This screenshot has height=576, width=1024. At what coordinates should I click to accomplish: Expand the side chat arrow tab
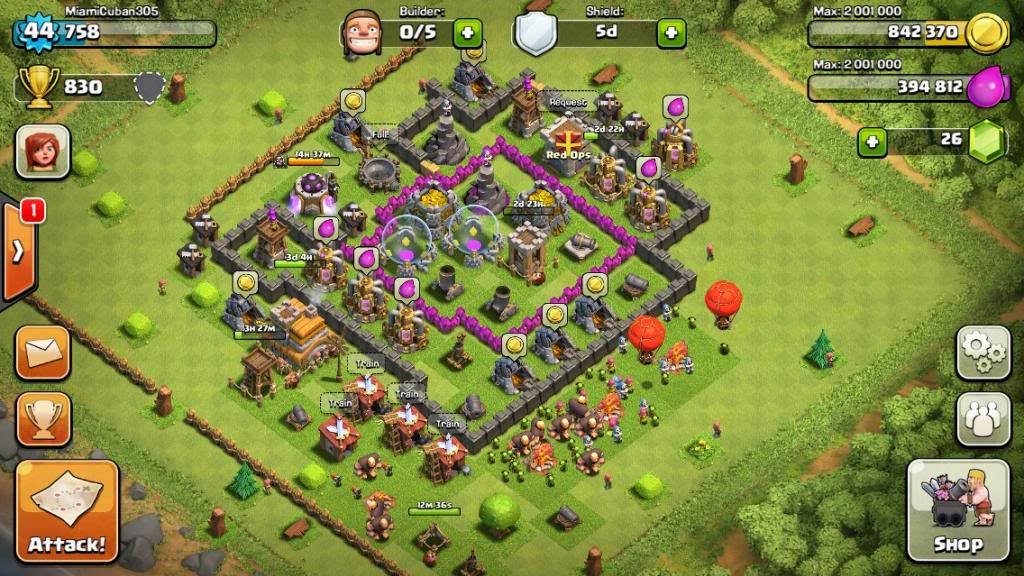[18, 250]
